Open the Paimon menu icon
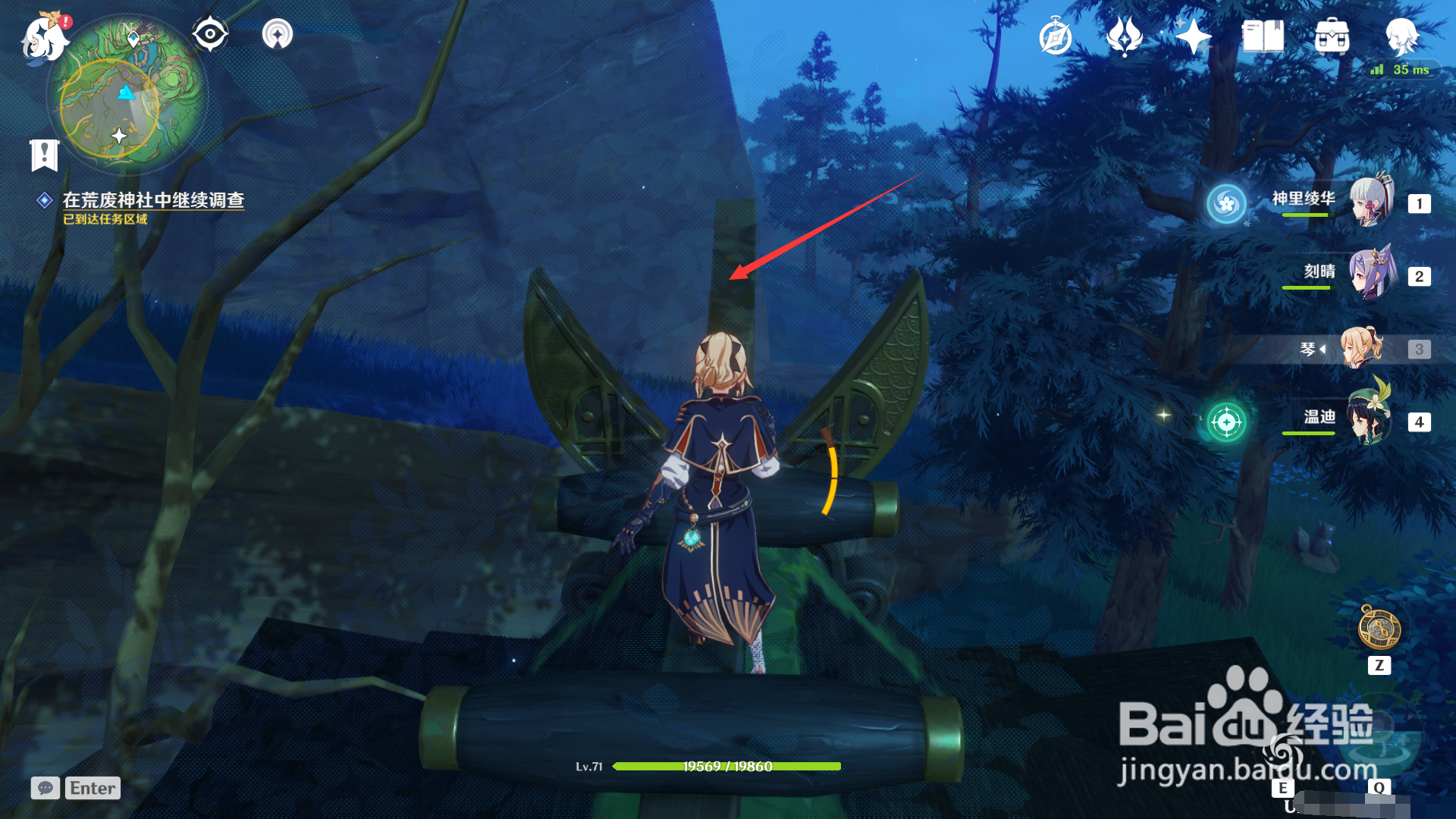This screenshot has height=819, width=1456. [x=44, y=36]
